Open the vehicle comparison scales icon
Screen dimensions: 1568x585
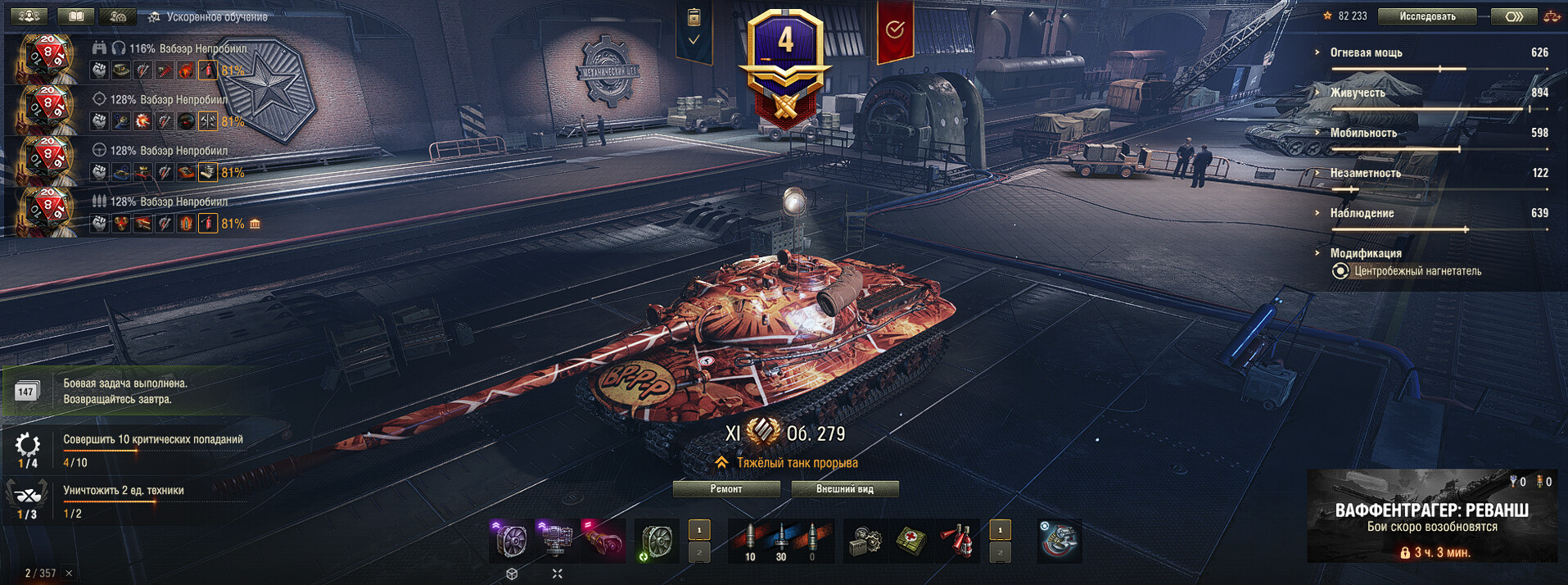coord(1551,16)
